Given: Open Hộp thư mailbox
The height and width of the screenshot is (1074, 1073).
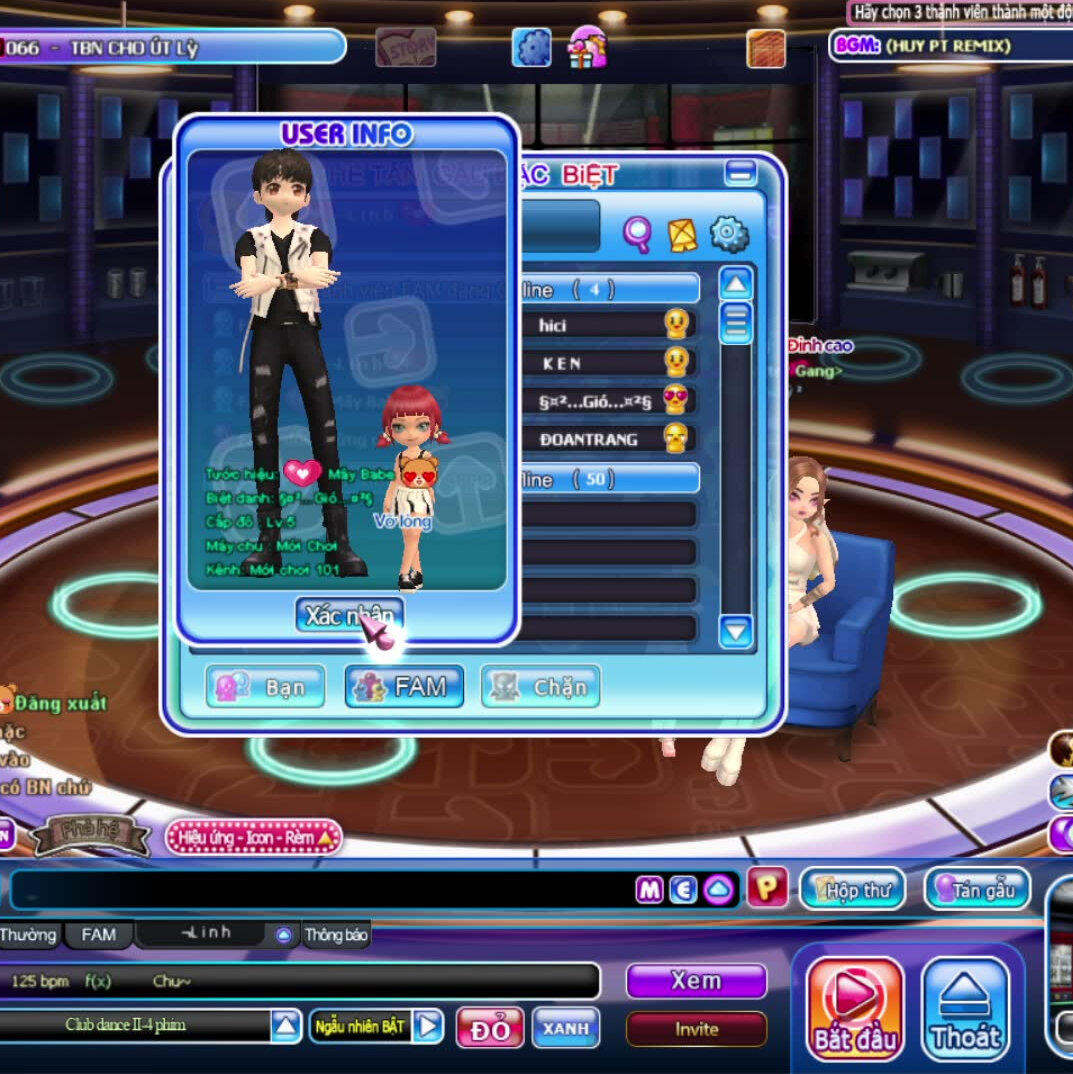Looking at the screenshot, I should [x=851, y=889].
